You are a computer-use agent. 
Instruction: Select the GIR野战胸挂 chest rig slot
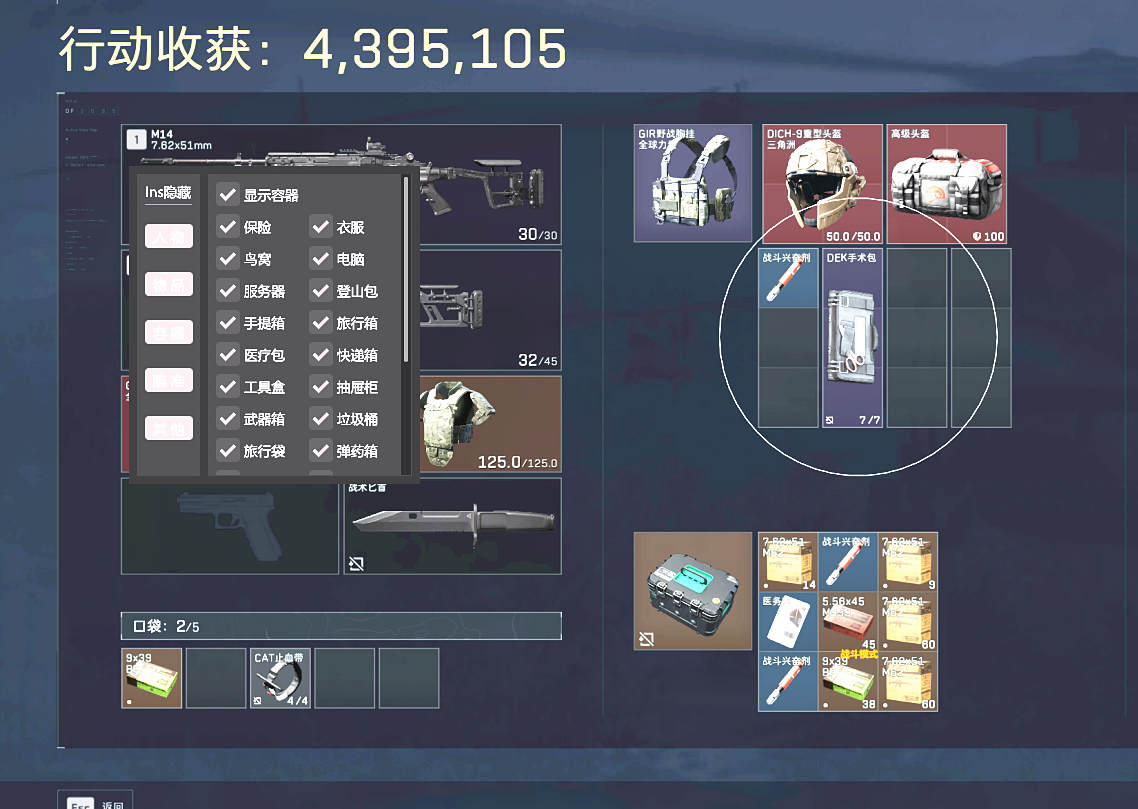[692, 183]
